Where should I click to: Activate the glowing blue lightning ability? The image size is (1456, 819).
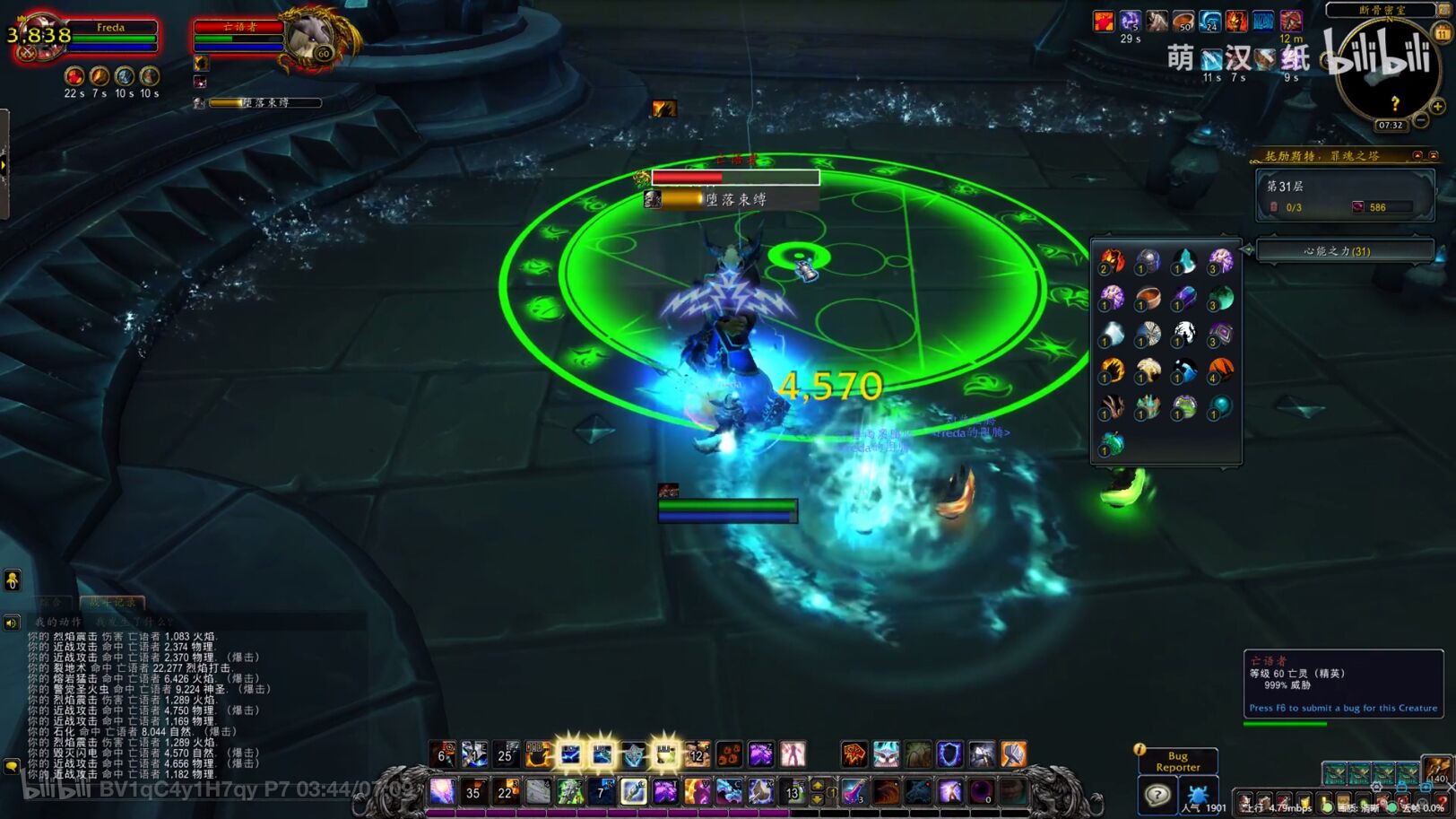coord(570,754)
